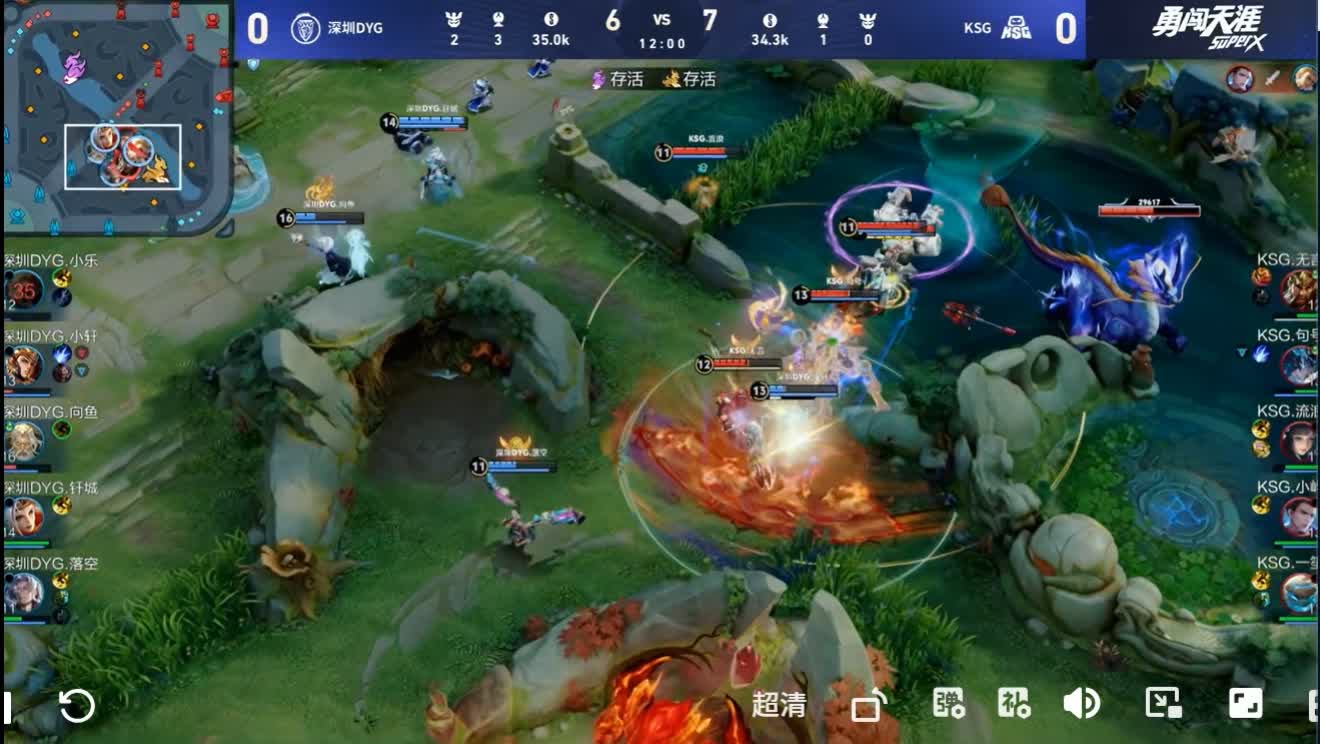Open the 礼 gift effects setting
This screenshot has height=744, width=1320.
pyautogui.click(x=1014, y=704)
